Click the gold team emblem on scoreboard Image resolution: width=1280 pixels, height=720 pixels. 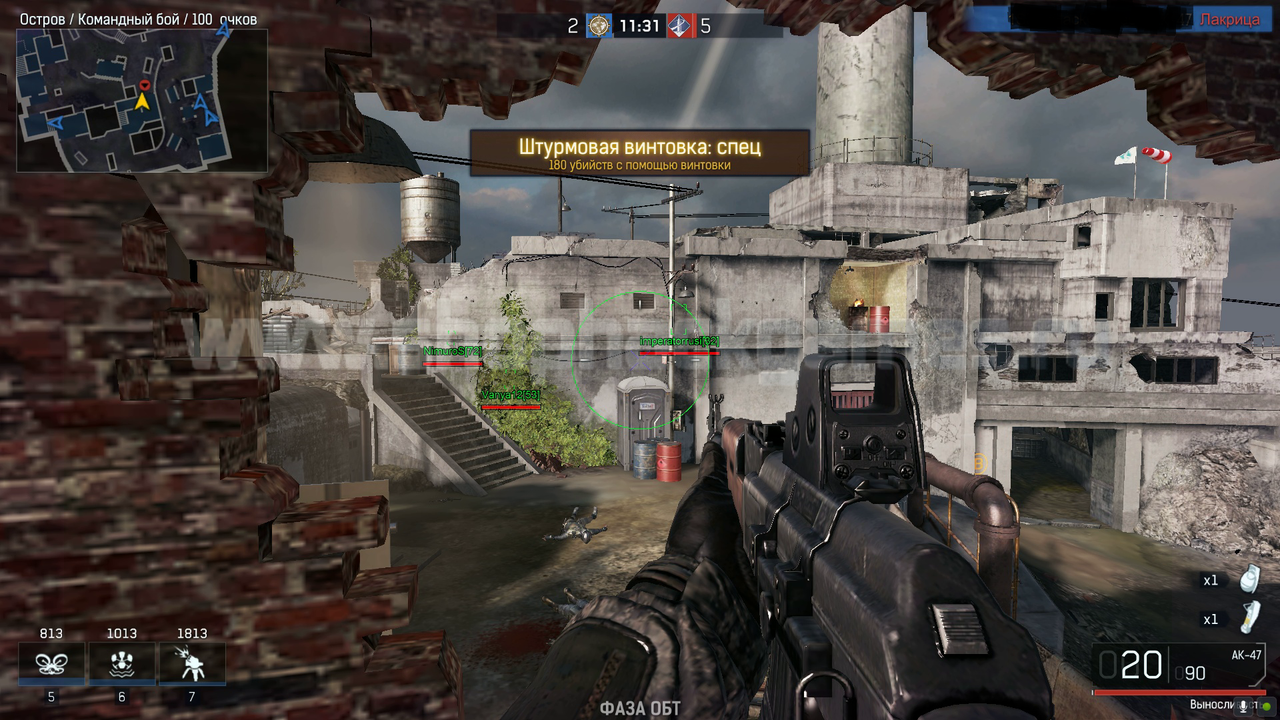tap(599, 25)
